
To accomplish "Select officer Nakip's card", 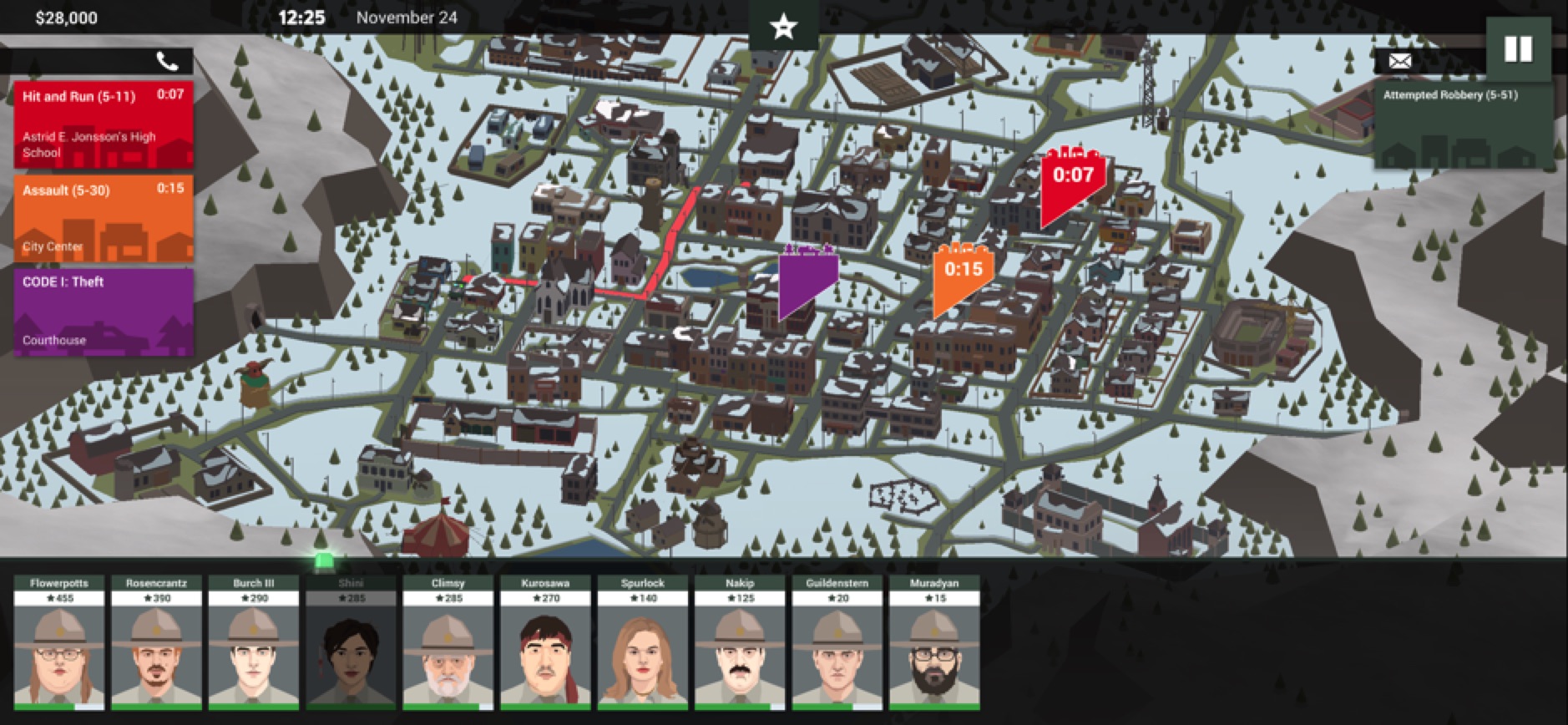I will 739,643.
